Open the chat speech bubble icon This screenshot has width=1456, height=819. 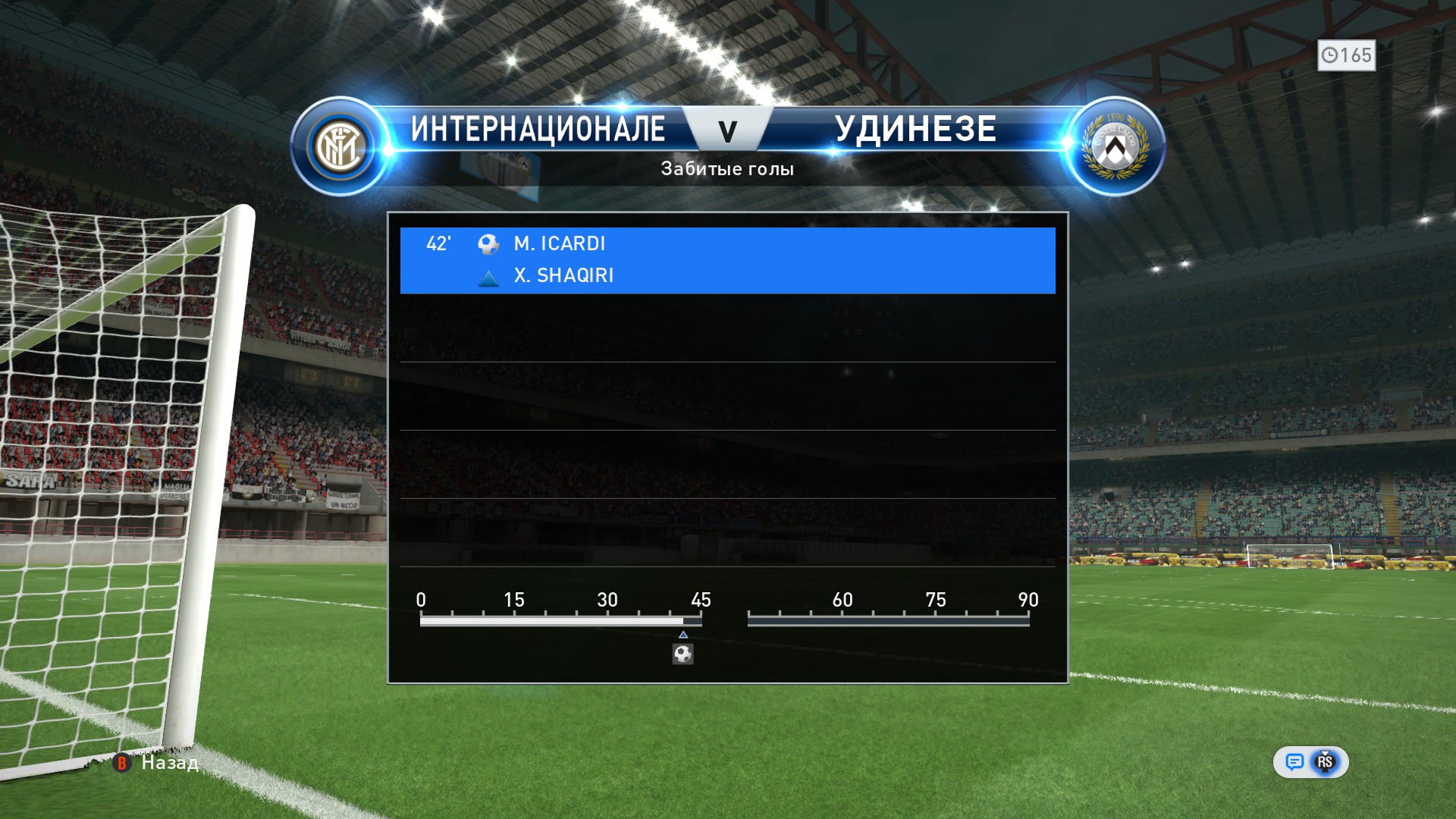coord(1294,762)
